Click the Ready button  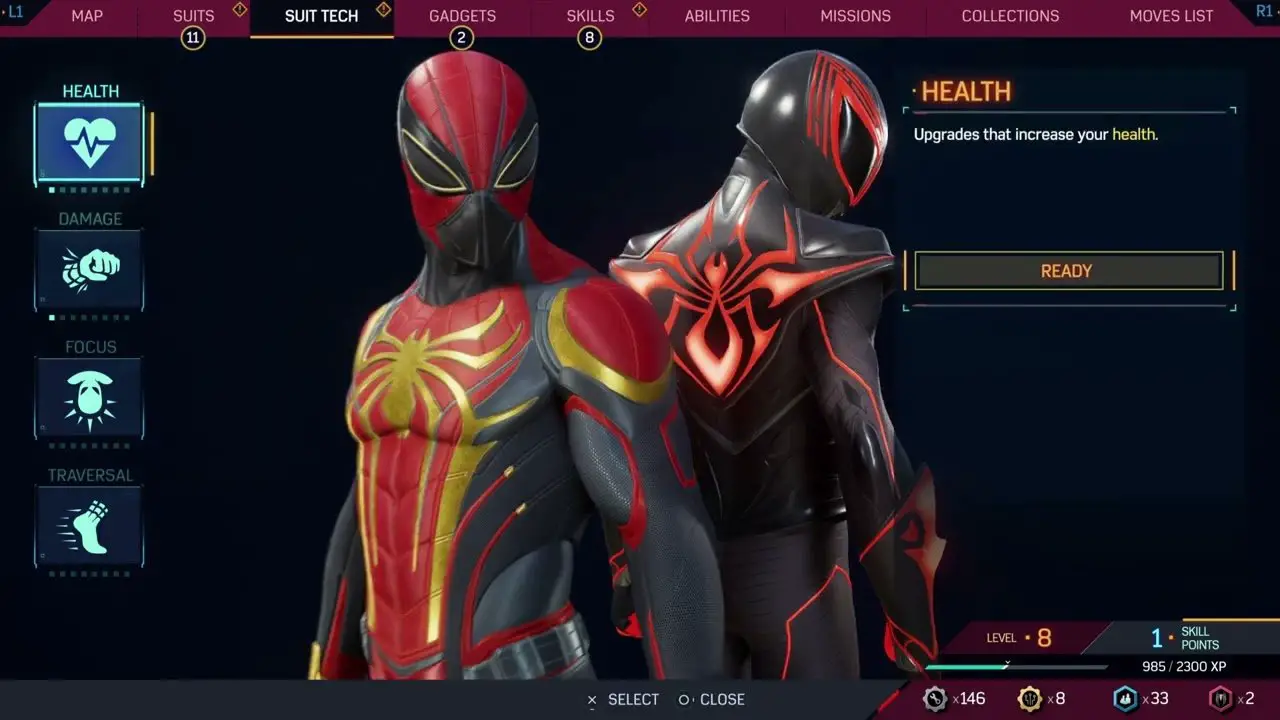coord(1067,271)
